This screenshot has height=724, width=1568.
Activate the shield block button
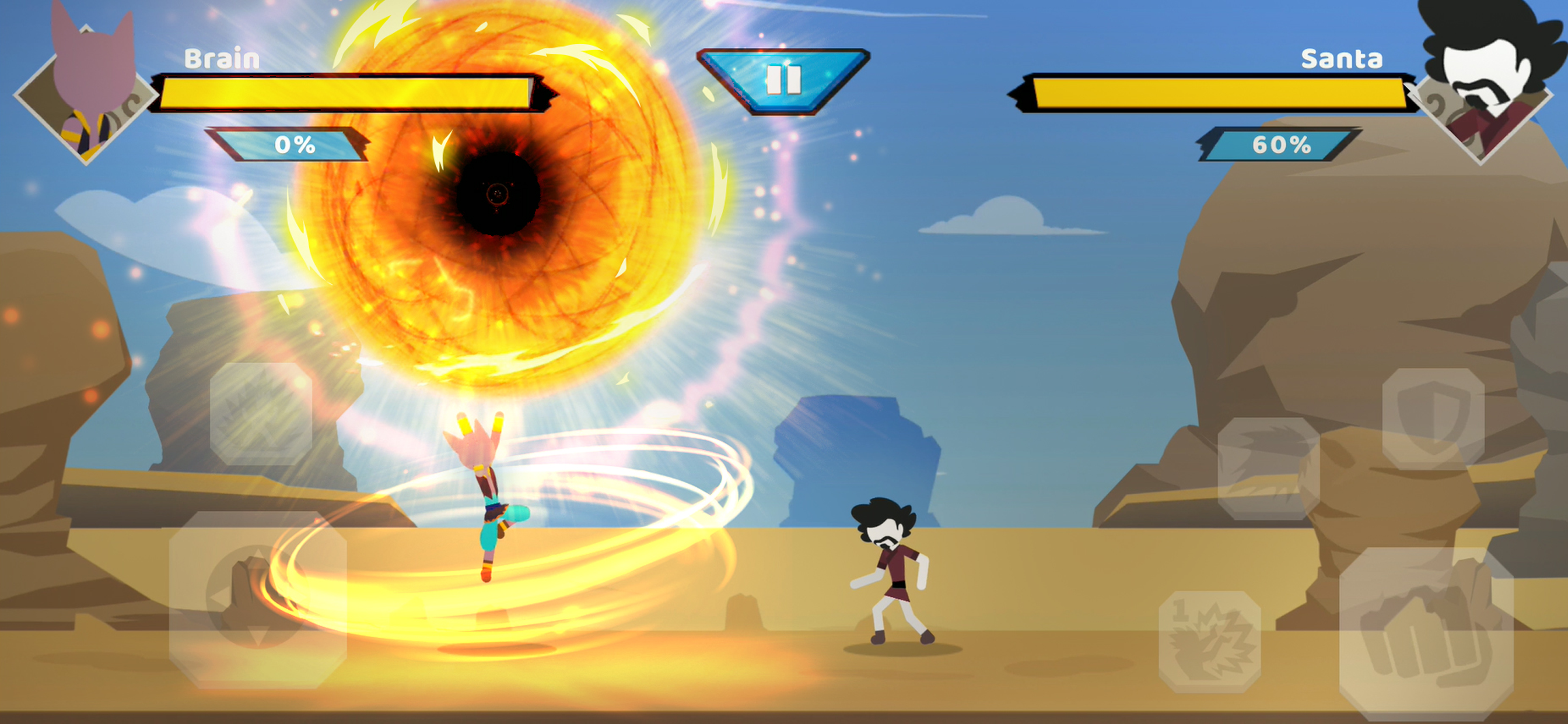[1433, 419]
